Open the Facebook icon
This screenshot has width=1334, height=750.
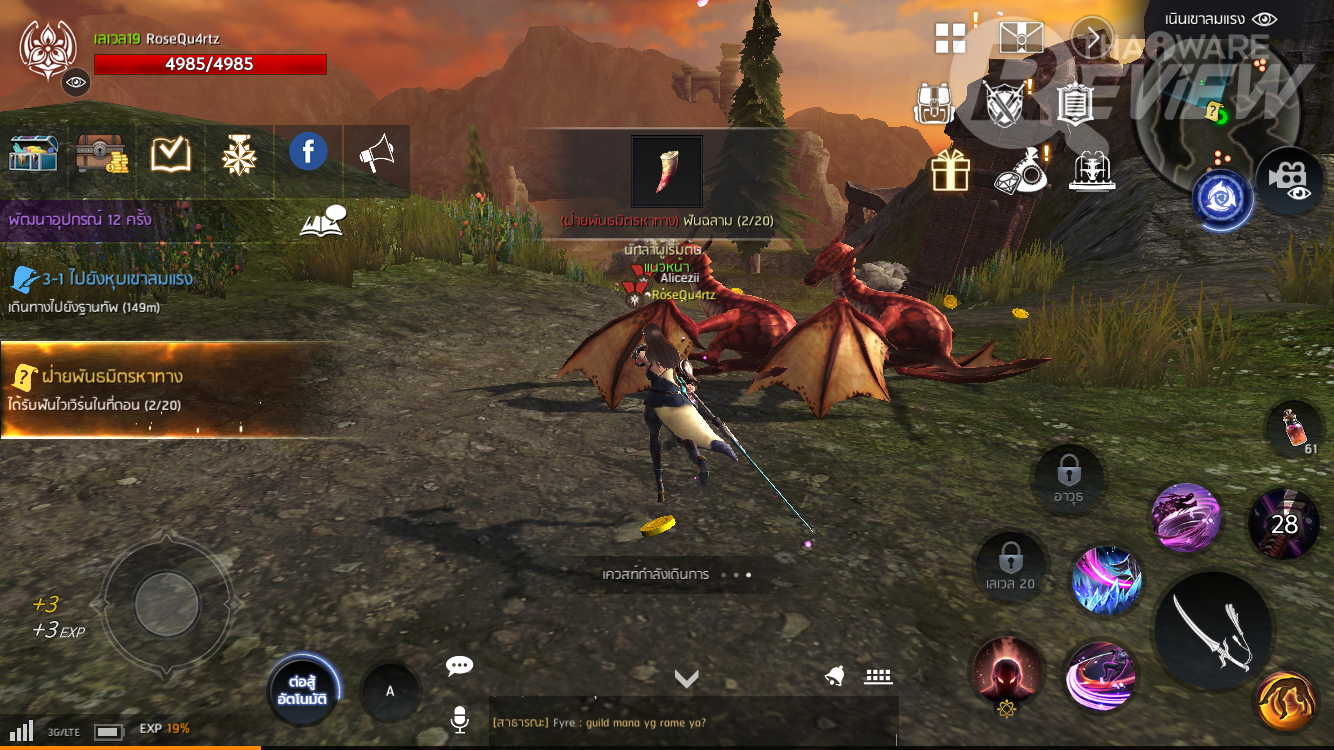point(308,152)
